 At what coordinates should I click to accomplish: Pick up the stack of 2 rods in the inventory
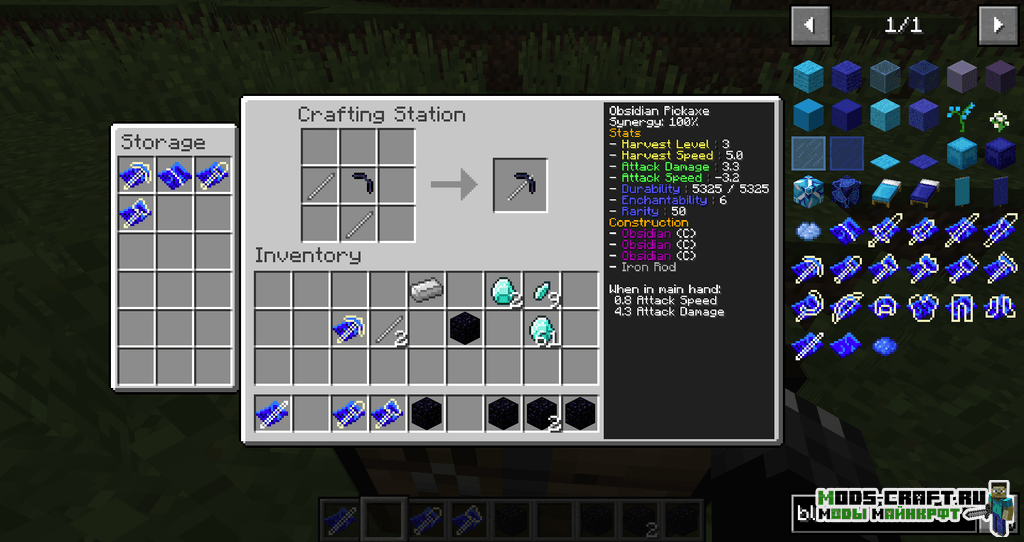[x=389, y=329]
